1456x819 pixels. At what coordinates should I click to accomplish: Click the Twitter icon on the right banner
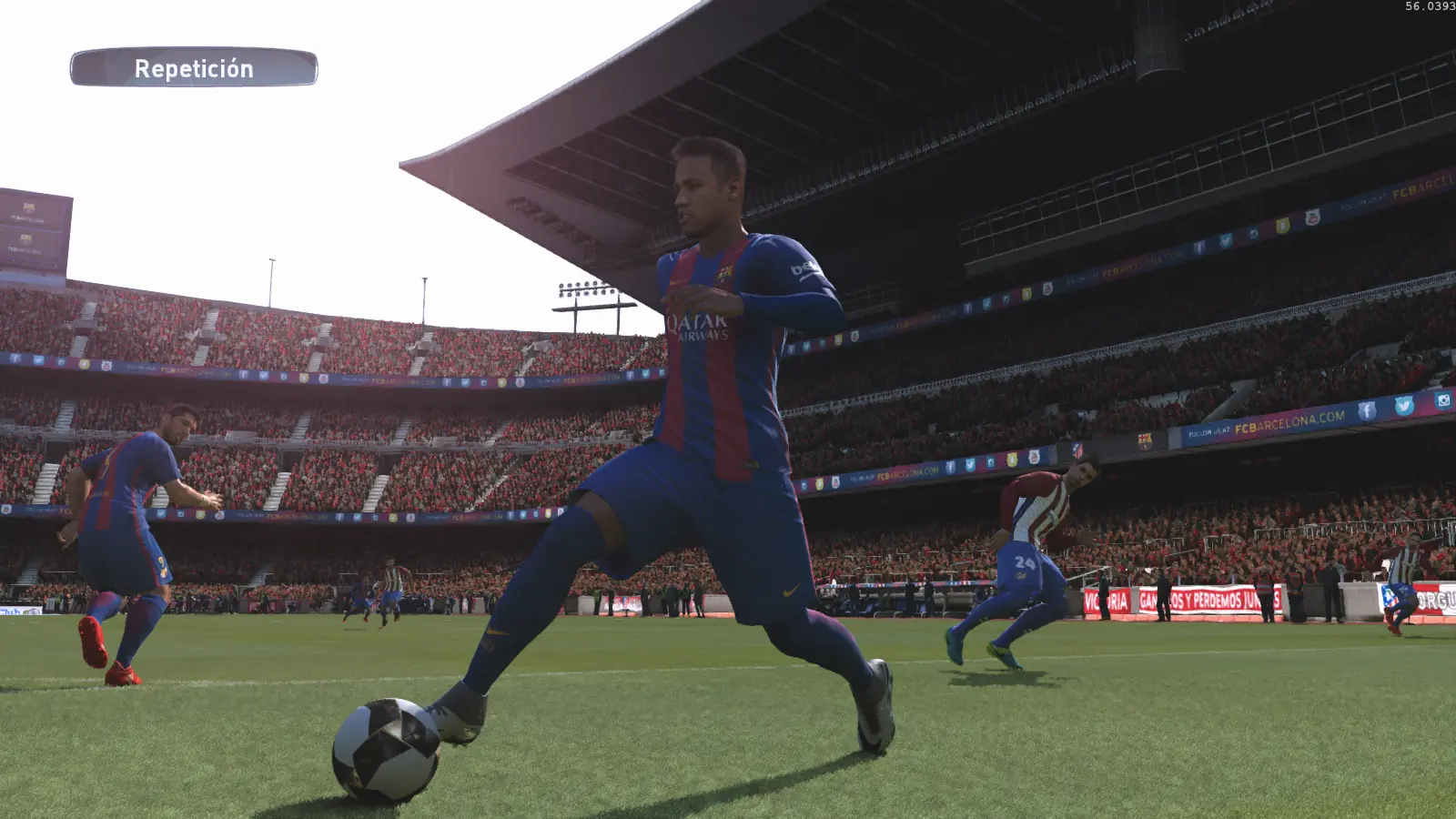[1406, 406]
